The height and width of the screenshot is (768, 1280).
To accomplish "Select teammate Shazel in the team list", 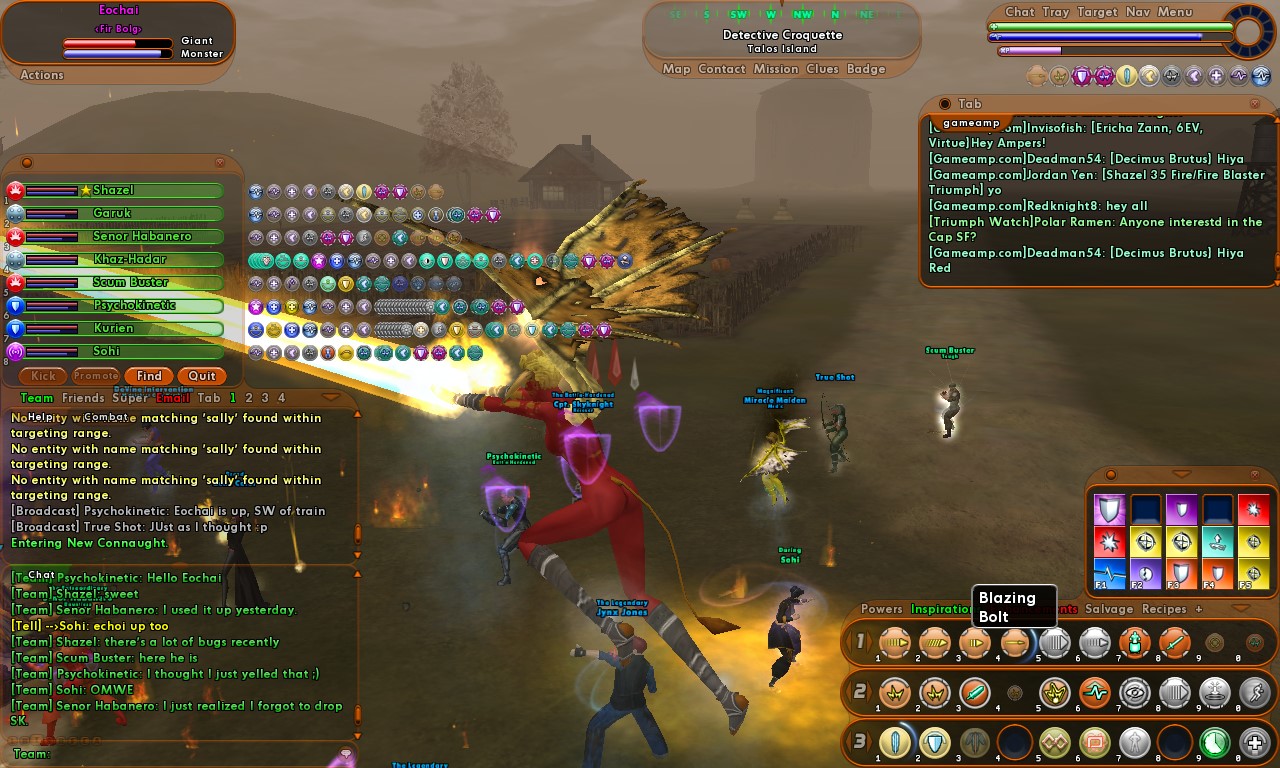I will (x=113, y=190).
